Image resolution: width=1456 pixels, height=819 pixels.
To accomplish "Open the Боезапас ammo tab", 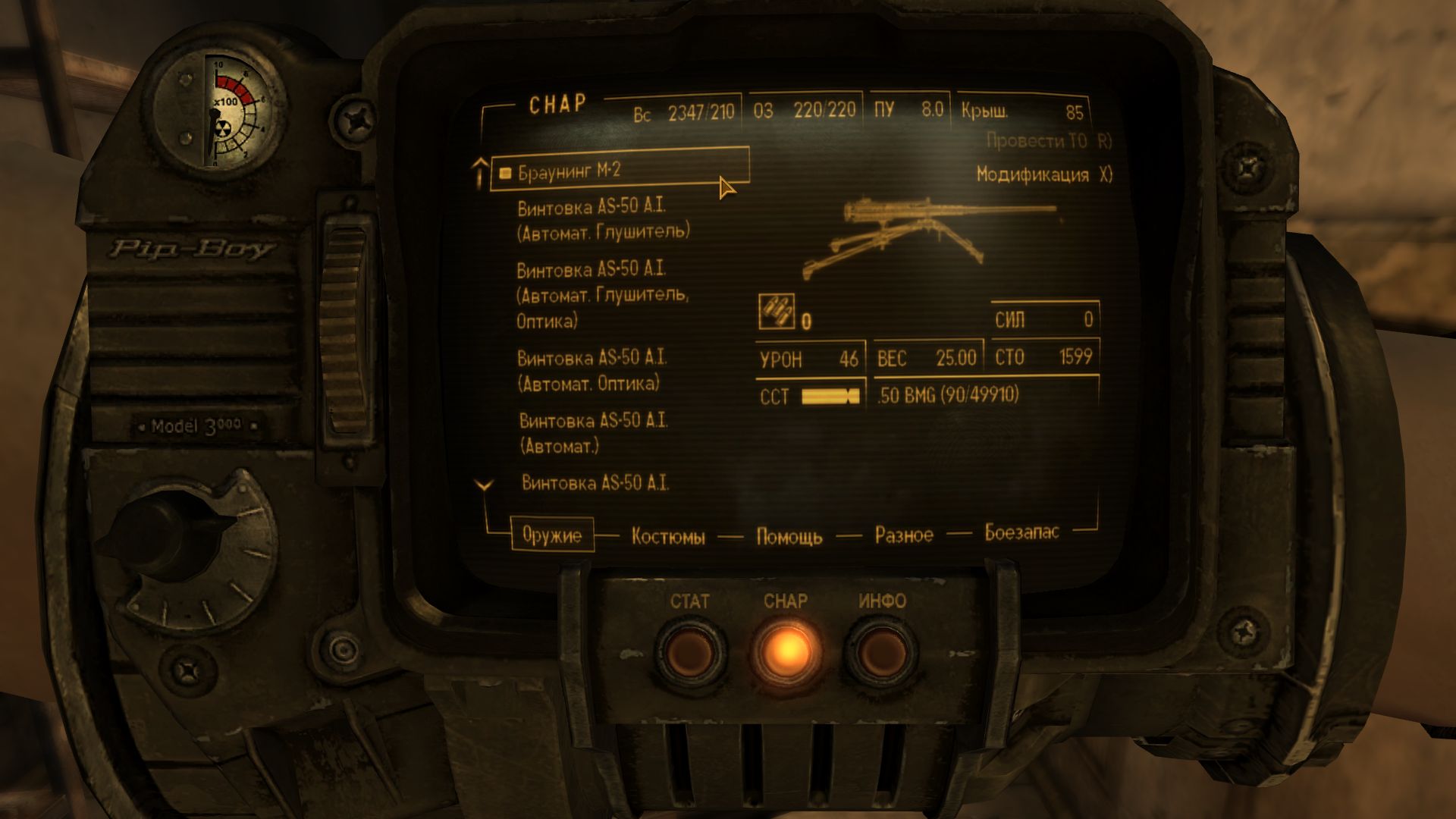I will 1021,532.
